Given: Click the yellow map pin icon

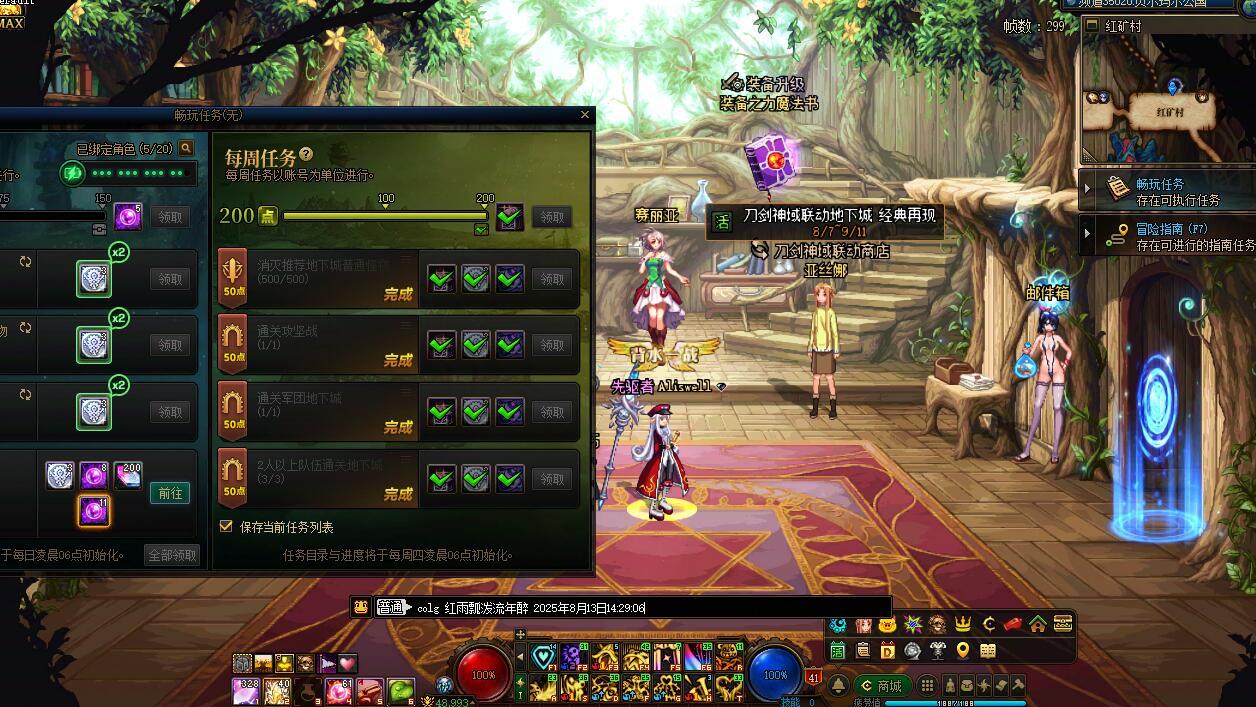Looking at the screenshot, I should tap(963, 651).
